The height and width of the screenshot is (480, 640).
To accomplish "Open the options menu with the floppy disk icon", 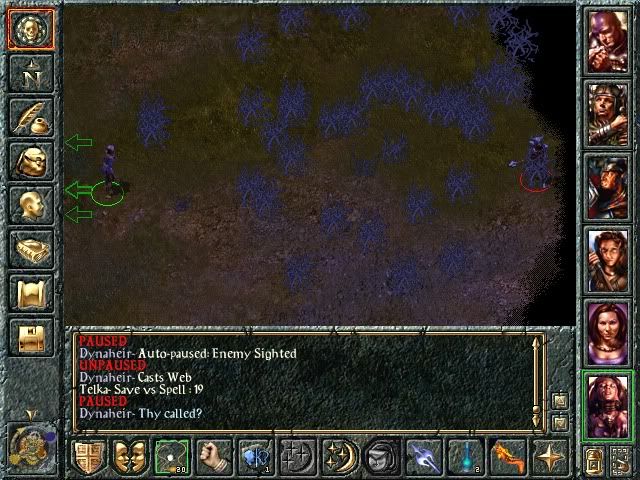I will 29,337.
